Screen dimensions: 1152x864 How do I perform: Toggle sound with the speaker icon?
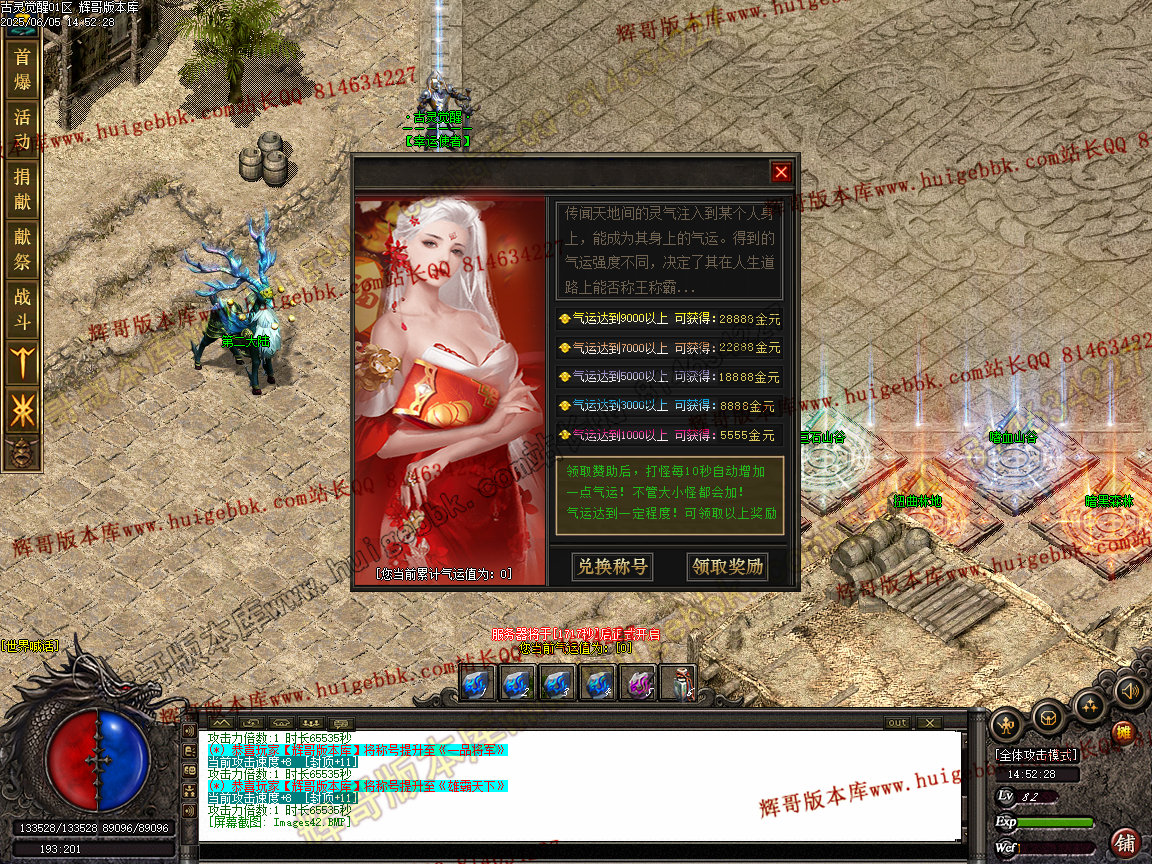(x=1129, y=690)
